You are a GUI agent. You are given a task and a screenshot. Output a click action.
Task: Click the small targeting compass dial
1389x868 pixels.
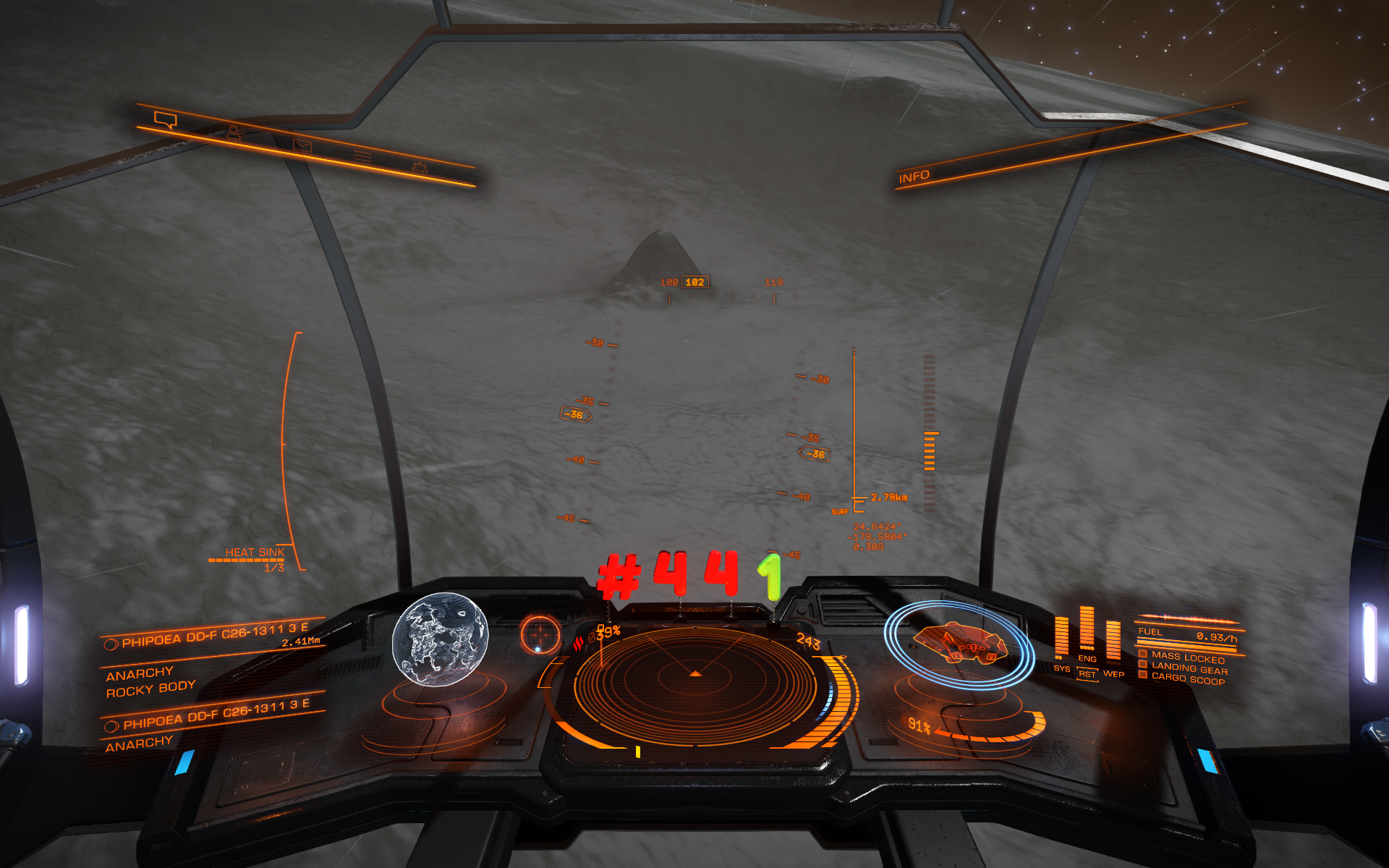[x=540, y=634]
